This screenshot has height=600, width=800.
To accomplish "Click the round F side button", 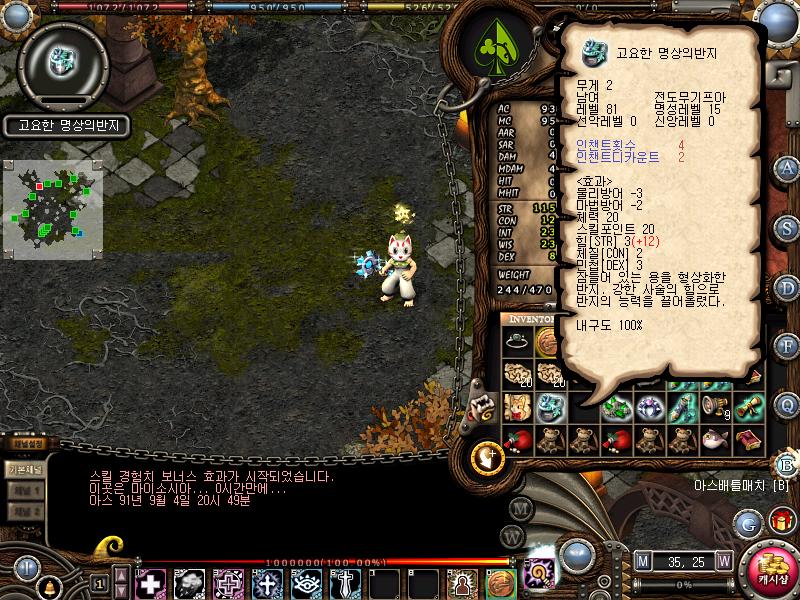I will (x=787, y=345).
